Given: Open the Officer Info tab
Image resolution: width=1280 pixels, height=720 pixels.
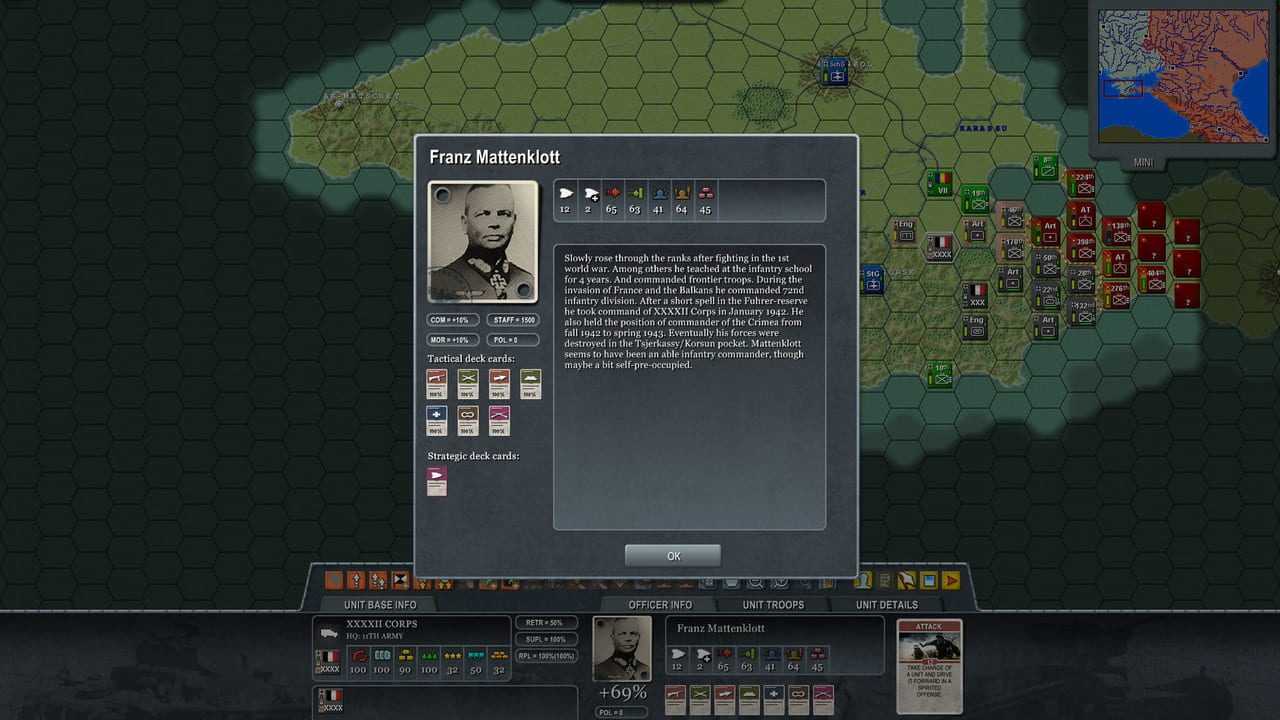Looking at the screenshot, I should click(660, 604).
